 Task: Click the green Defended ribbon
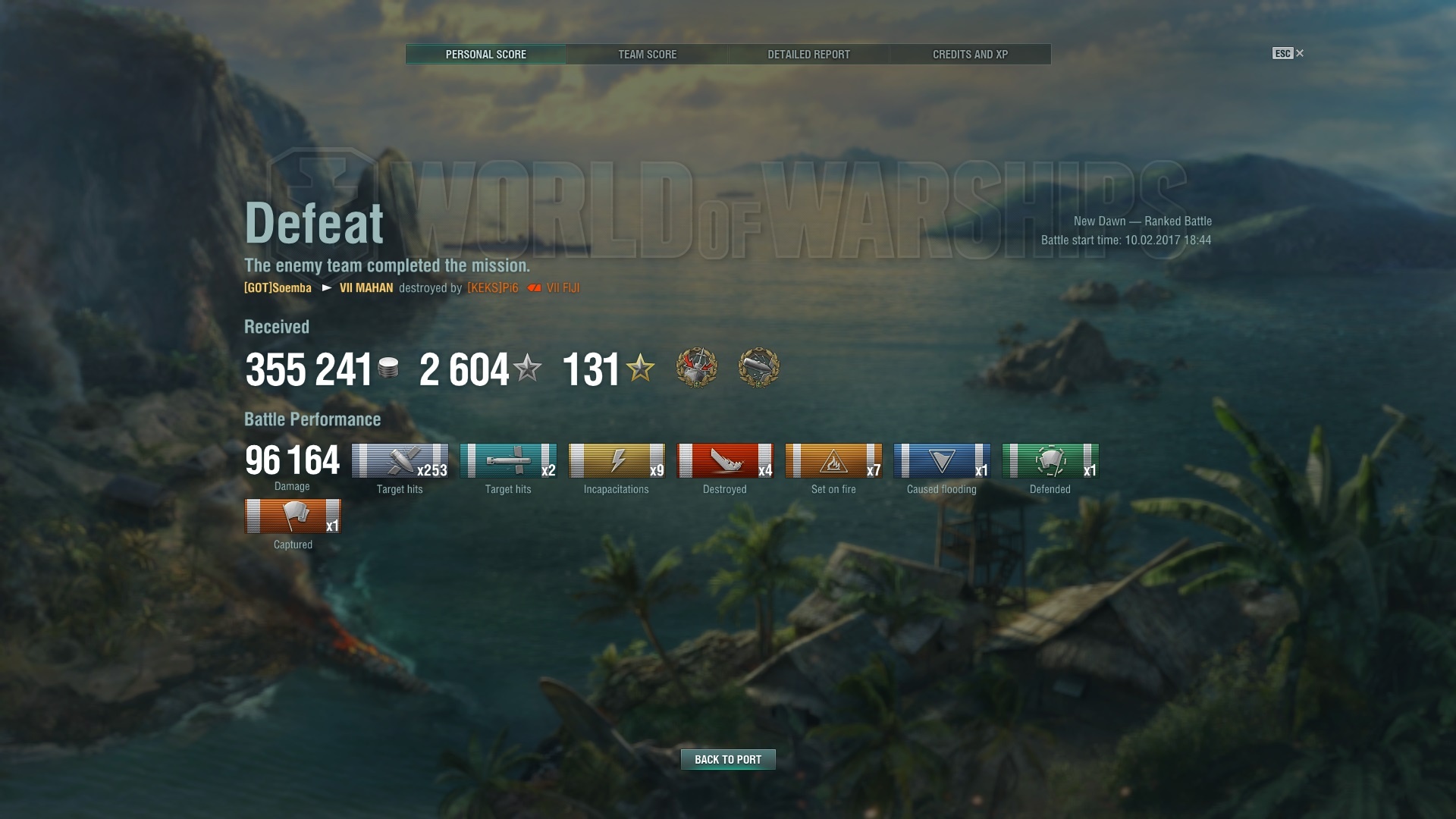pos(1050,461)
